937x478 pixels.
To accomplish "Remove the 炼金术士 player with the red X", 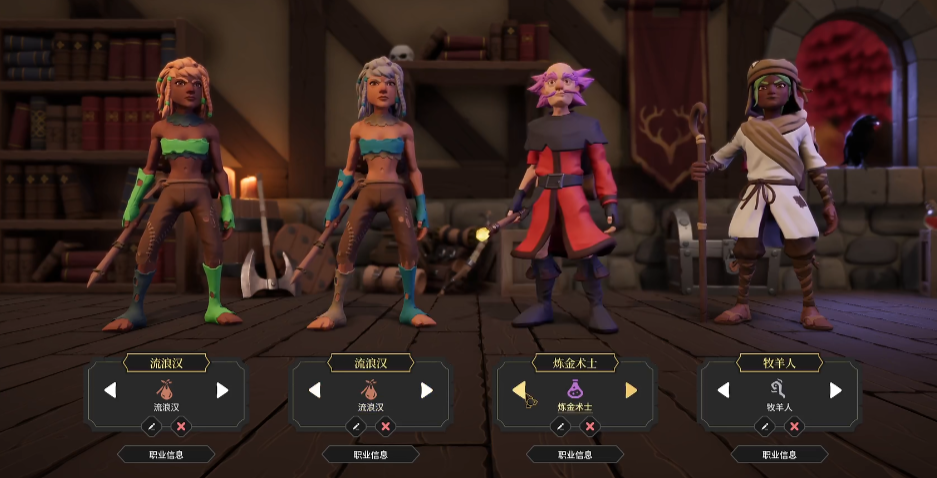I will pos(590,426).
